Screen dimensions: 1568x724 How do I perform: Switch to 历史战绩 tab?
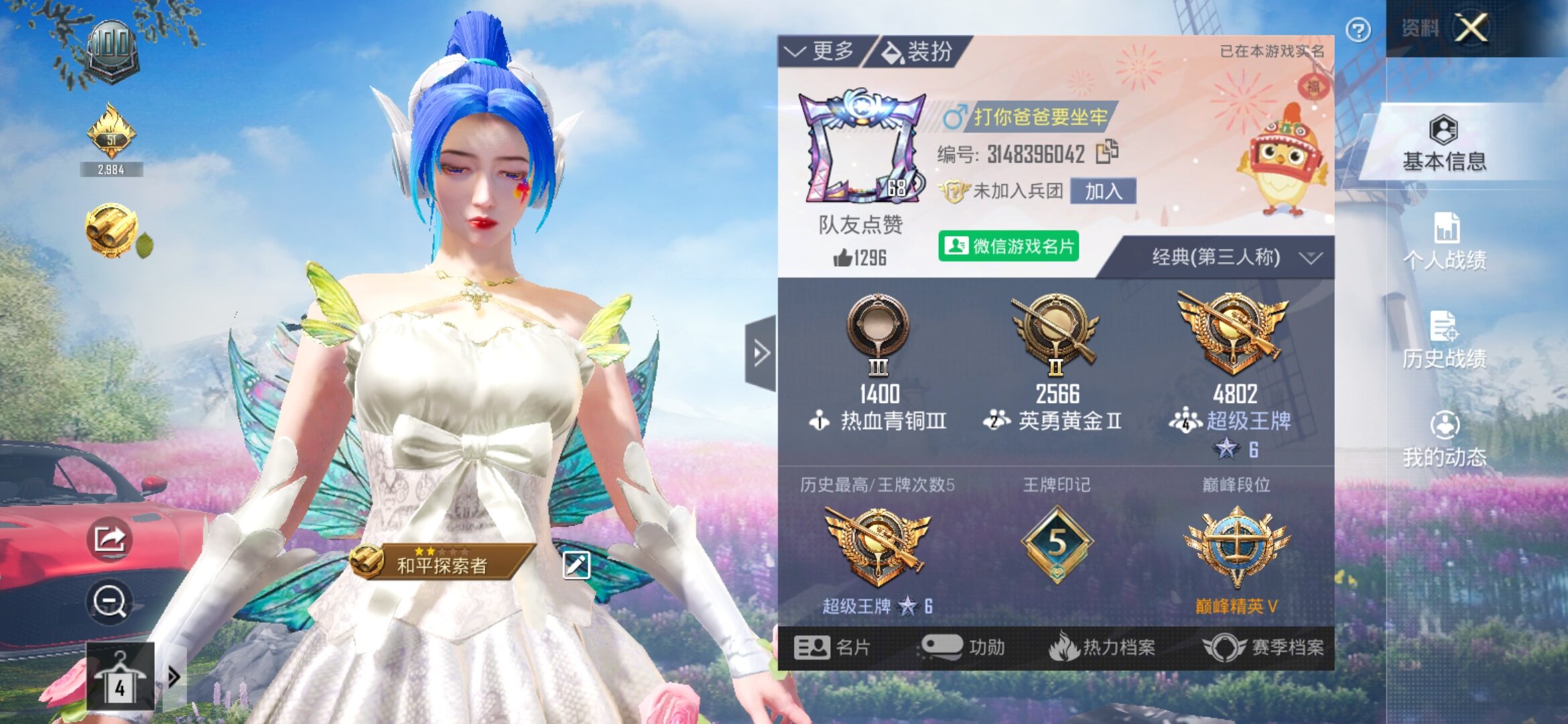click(x=1444, y=341)
